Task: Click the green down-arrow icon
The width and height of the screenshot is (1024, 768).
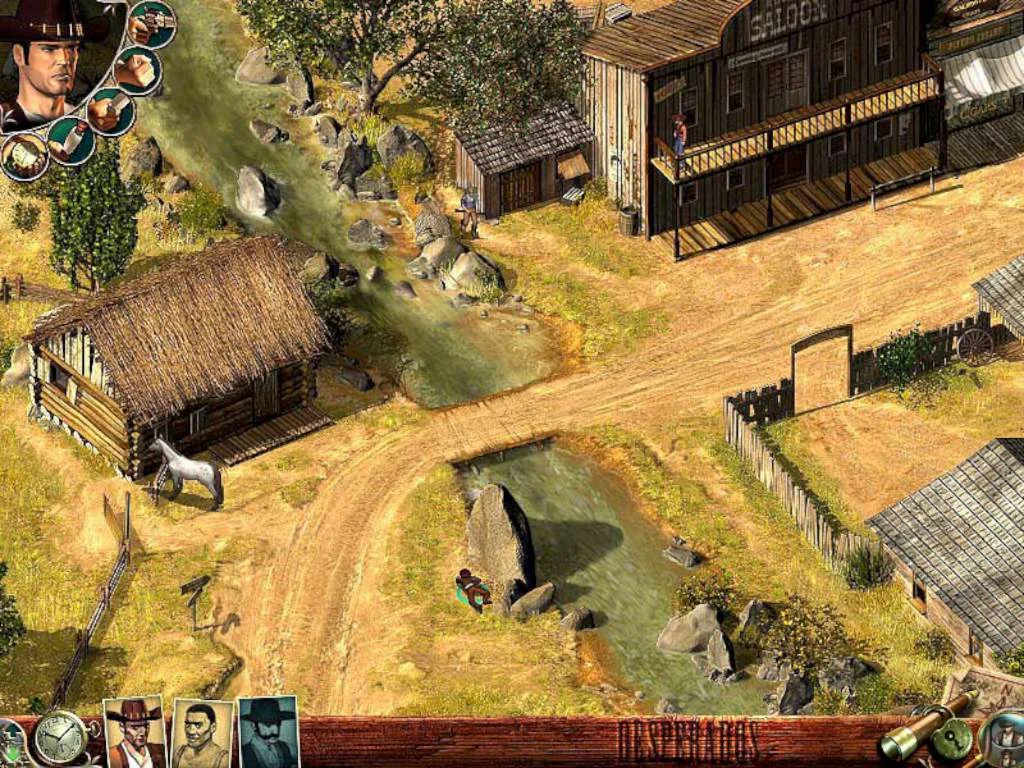Action: pyautogui.click(x=10, y=746)
